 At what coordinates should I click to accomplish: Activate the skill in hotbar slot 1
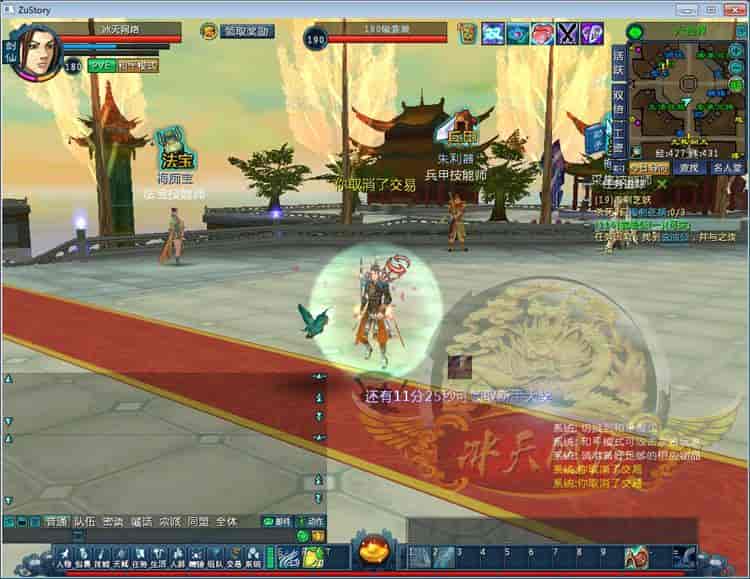click(x=417, y=557)
